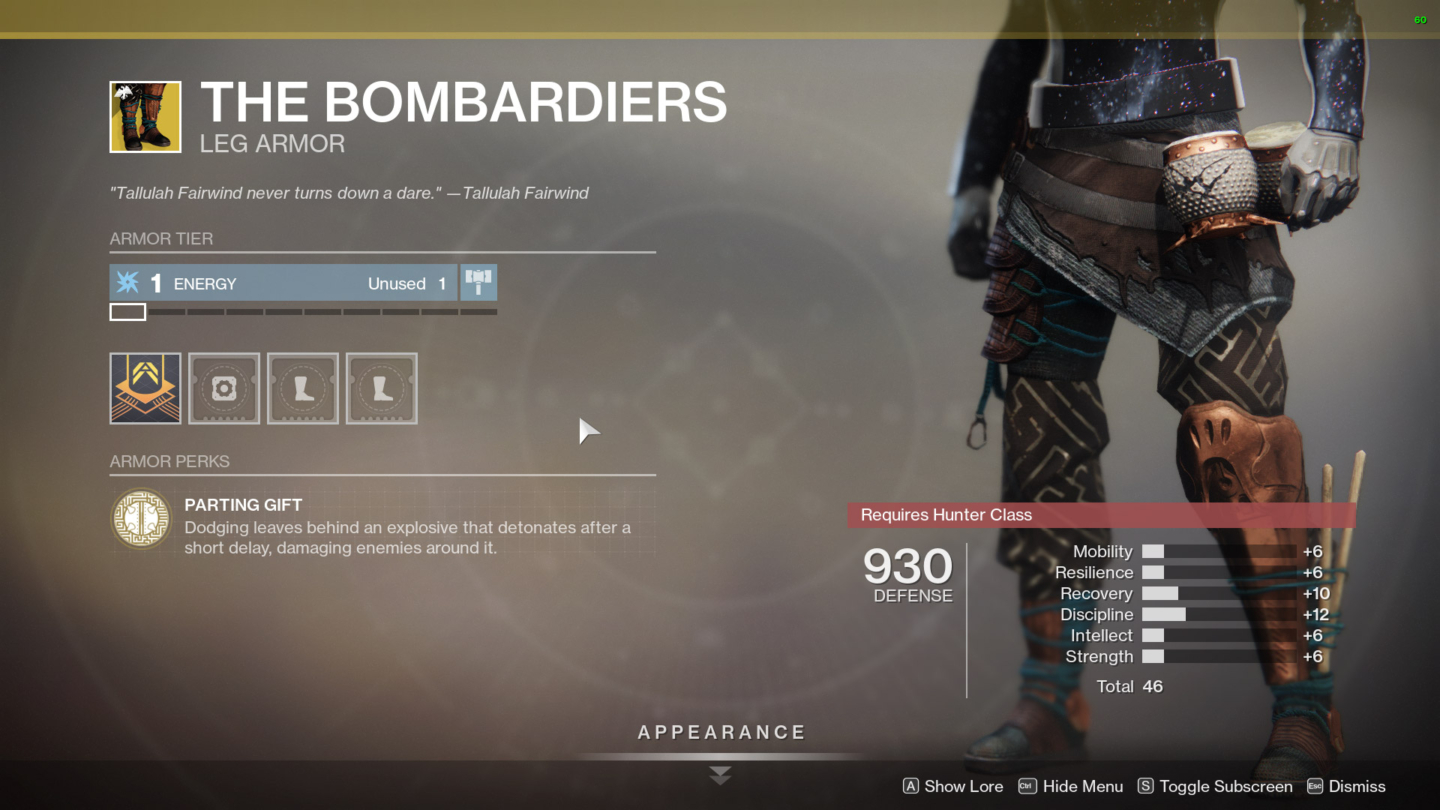Collapse the double-arrow indicator below Appearance
The image size is (1440, 810).
pos(719,775)
